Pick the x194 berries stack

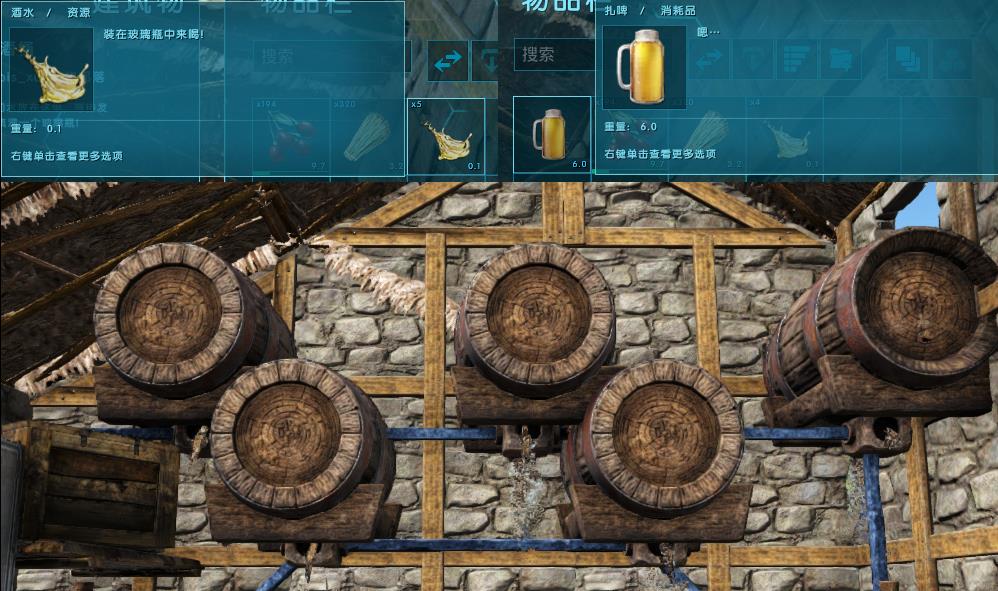pos(290,135)
